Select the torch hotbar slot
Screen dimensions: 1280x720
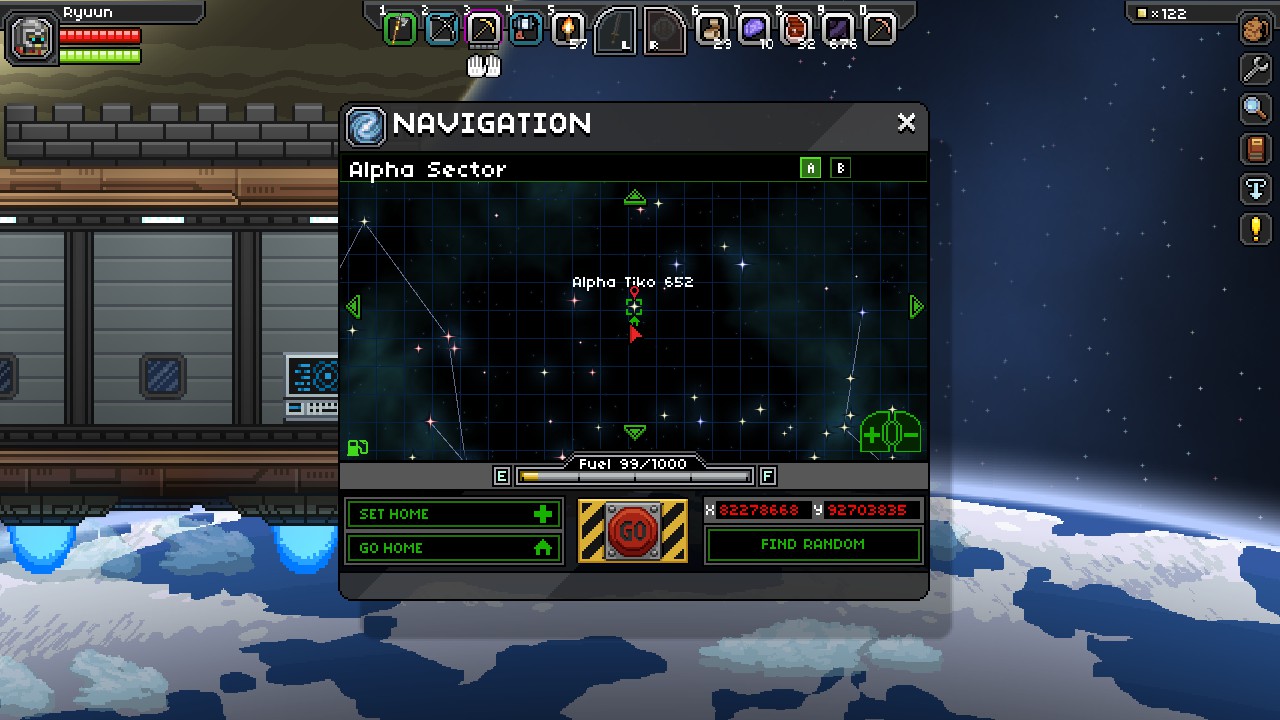(x=569, y=28)
